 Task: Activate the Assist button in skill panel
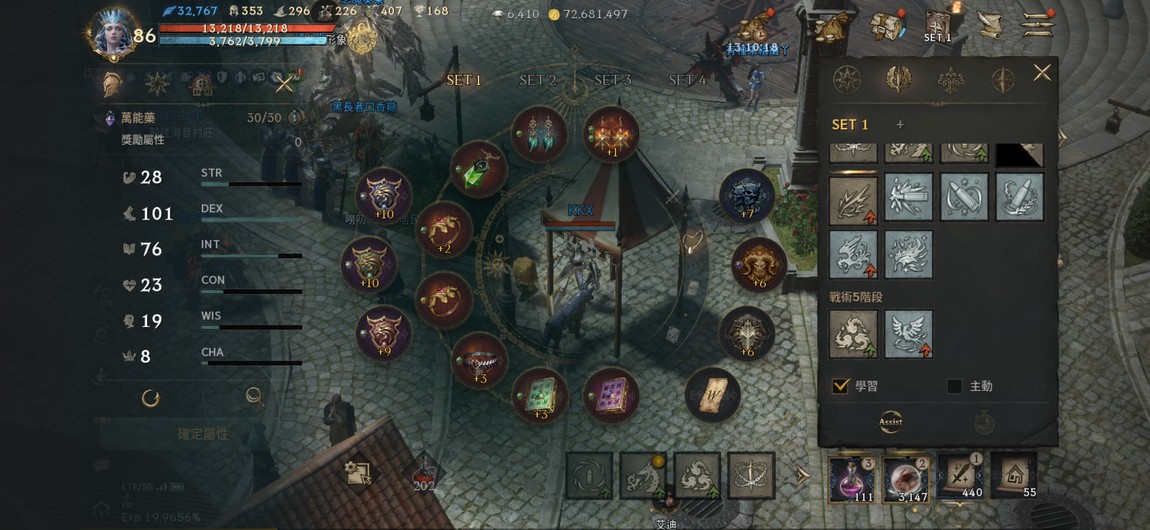tap(890, 422)
